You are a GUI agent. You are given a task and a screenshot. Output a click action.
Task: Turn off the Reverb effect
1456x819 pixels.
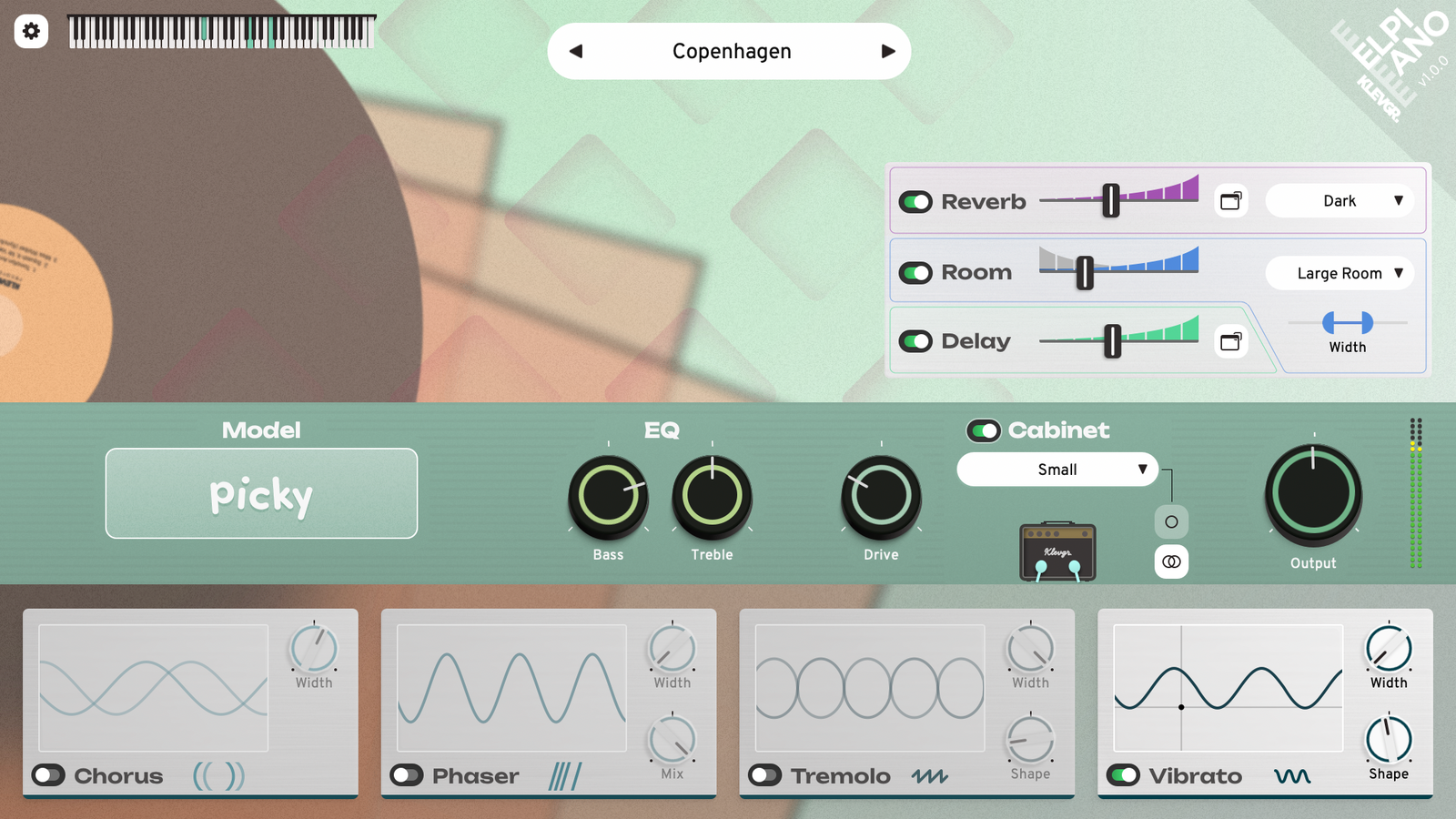point(916,202)
